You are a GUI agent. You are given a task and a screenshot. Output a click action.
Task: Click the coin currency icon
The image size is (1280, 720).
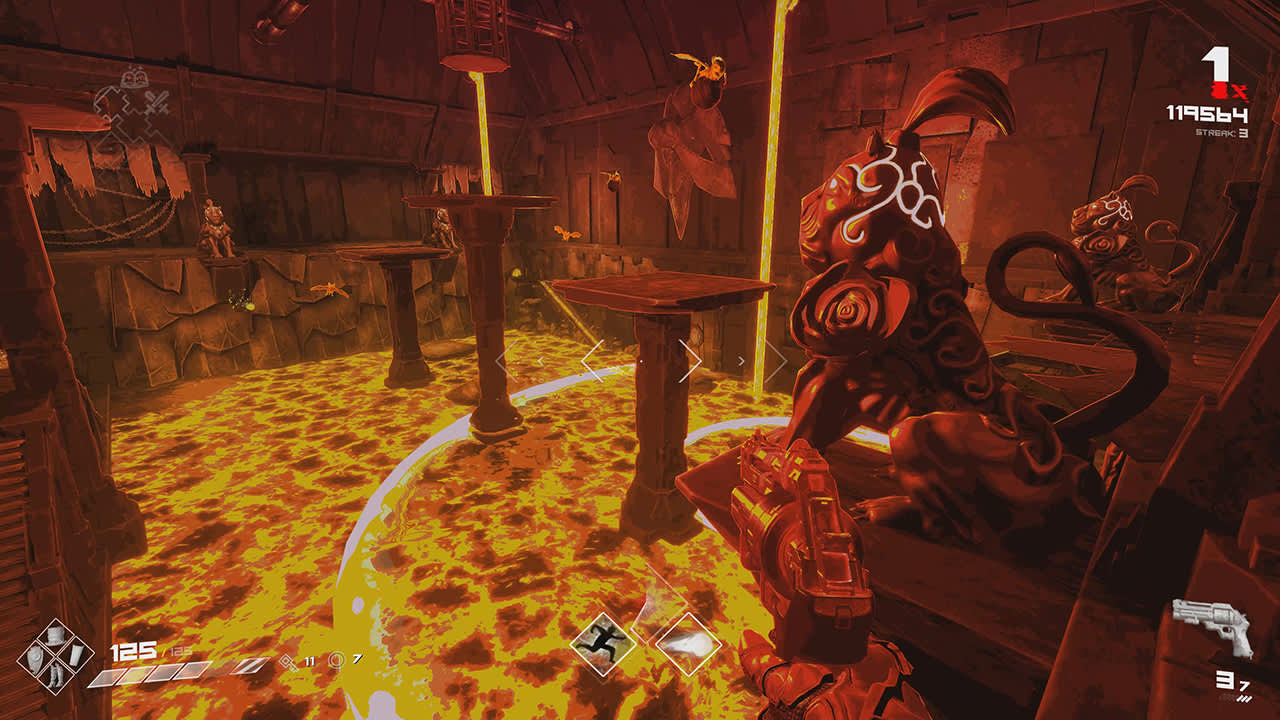click(x=337, y=660)
